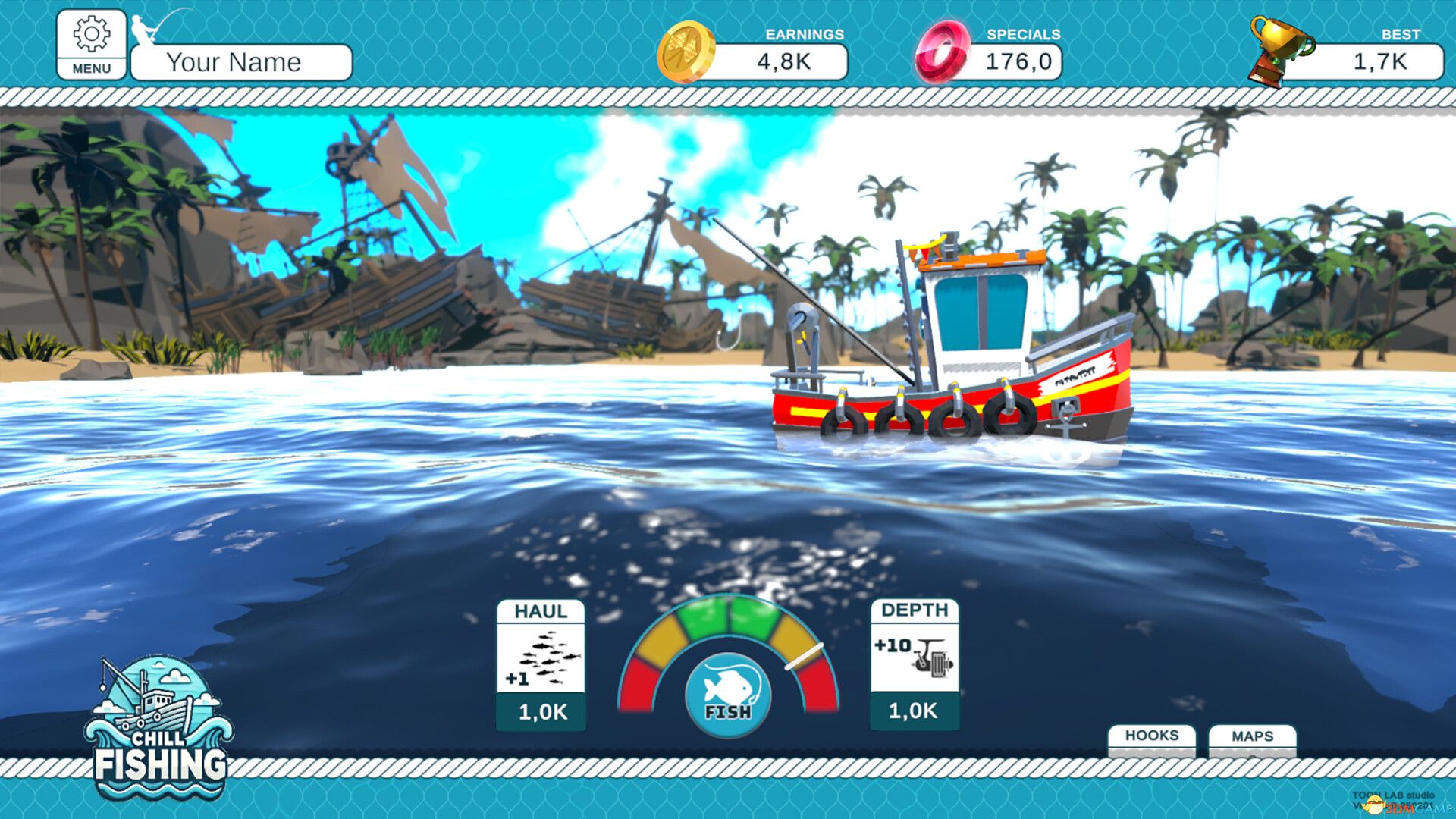1456x819 pixels.
Task: Click the green zone of the power gauge
Action: point(730,616)
